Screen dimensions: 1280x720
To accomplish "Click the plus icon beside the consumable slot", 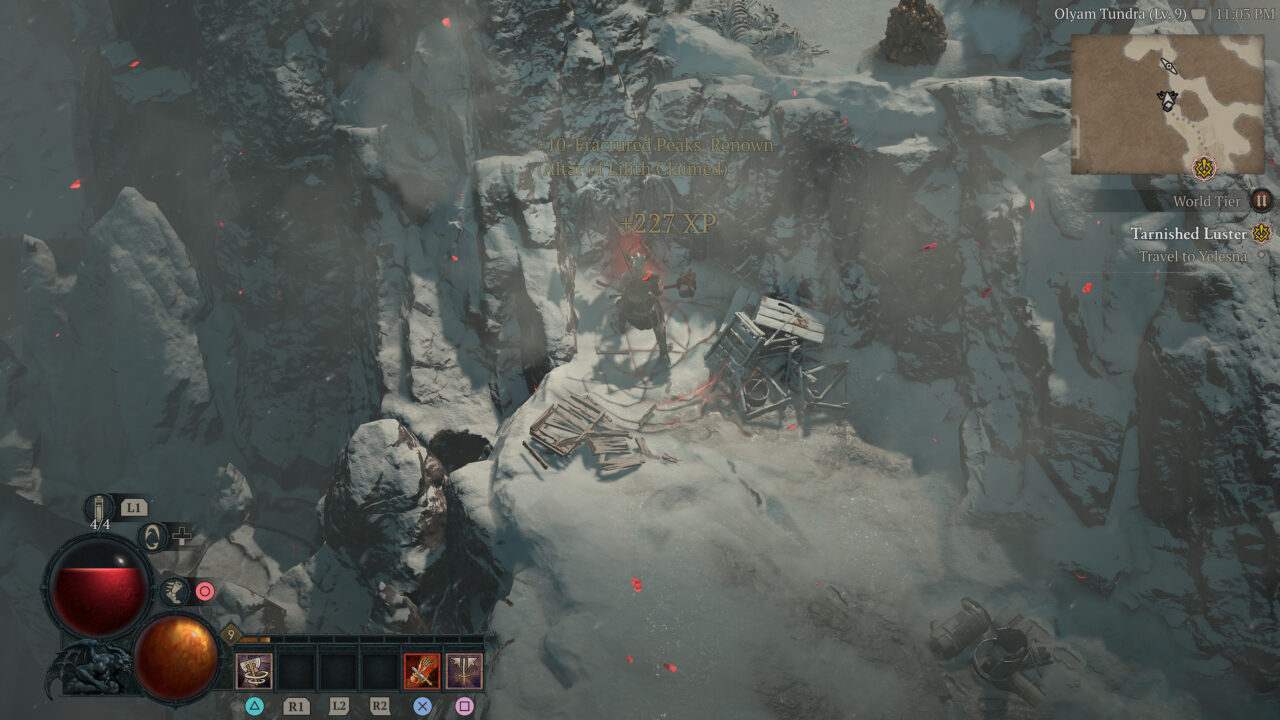I will 182,536.
